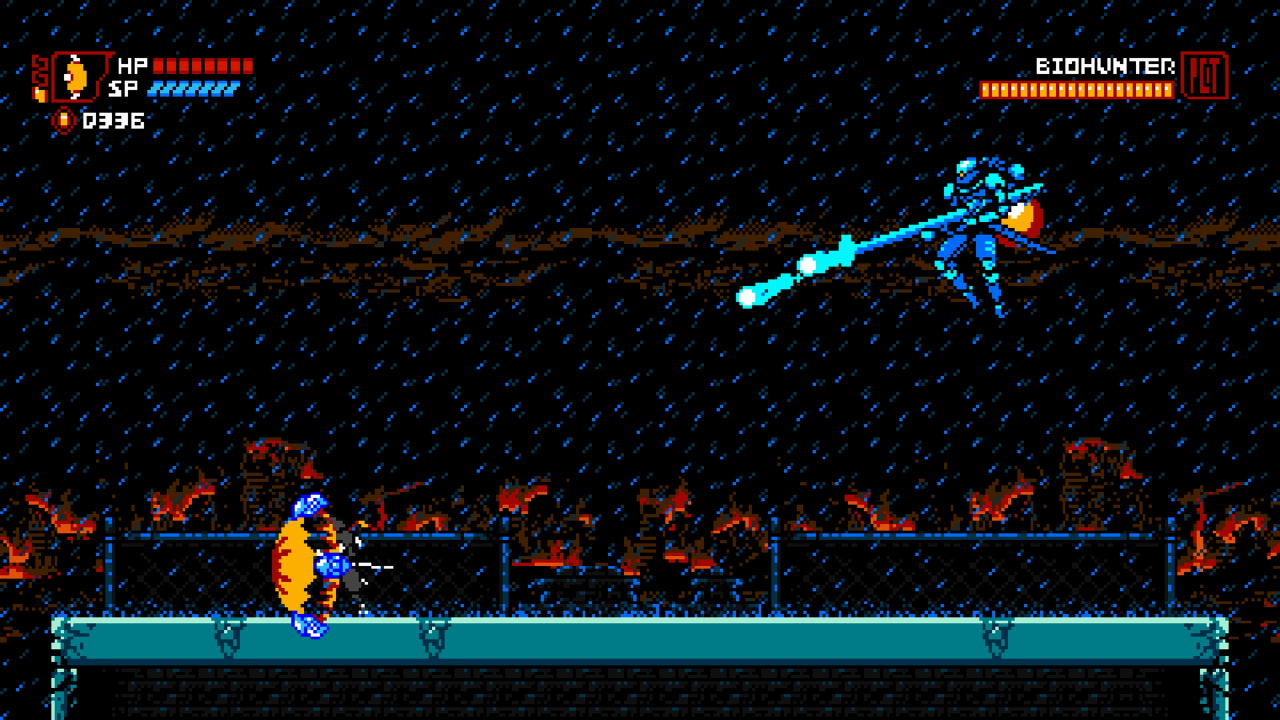Viewport: 1280px width, 720px height.
Task: Toggle the HP label in the HUD
Action: pyautogui.click(x=132, y=64)
